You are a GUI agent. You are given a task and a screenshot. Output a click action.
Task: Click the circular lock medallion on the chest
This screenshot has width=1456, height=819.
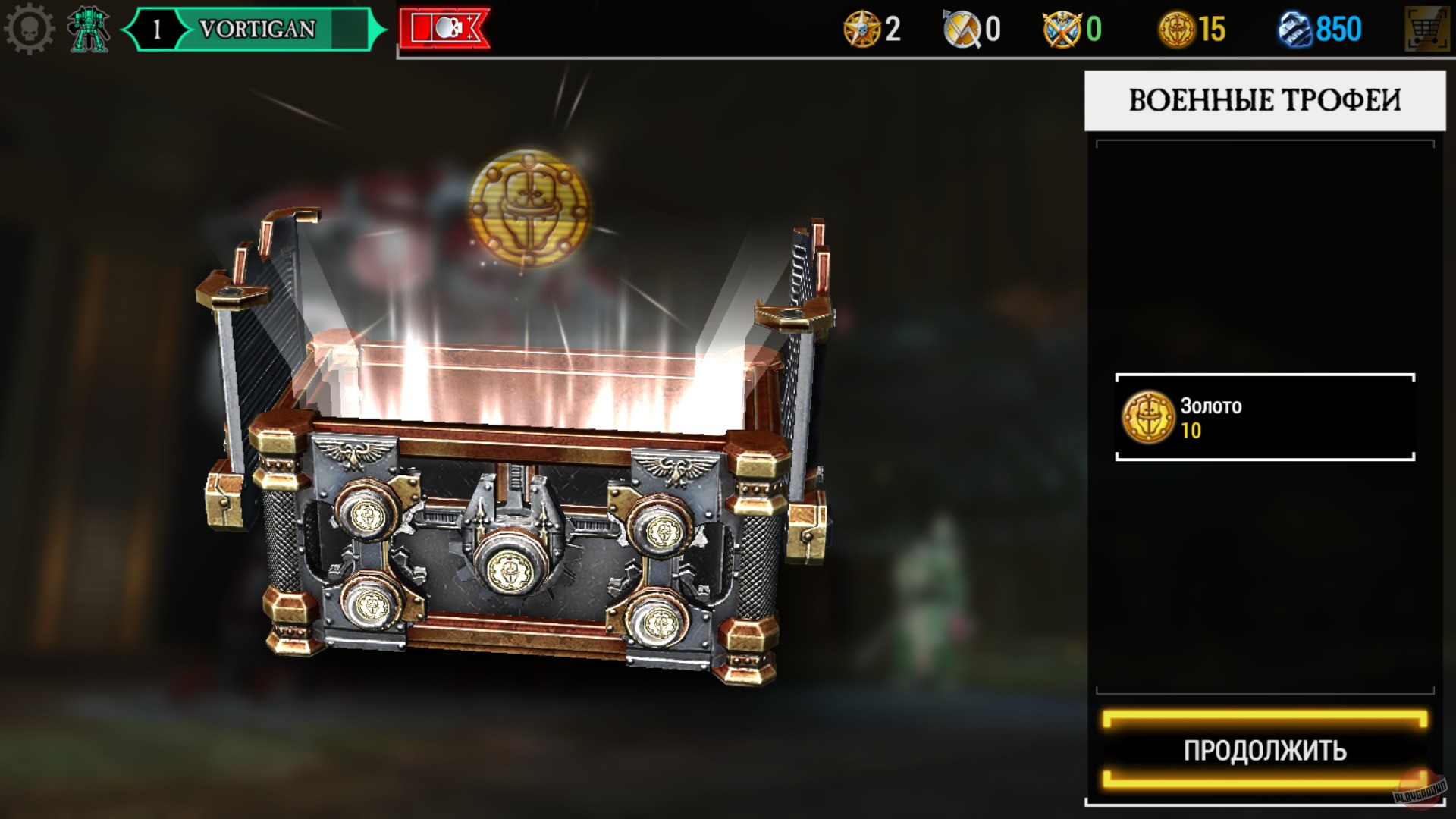[510, 566]
